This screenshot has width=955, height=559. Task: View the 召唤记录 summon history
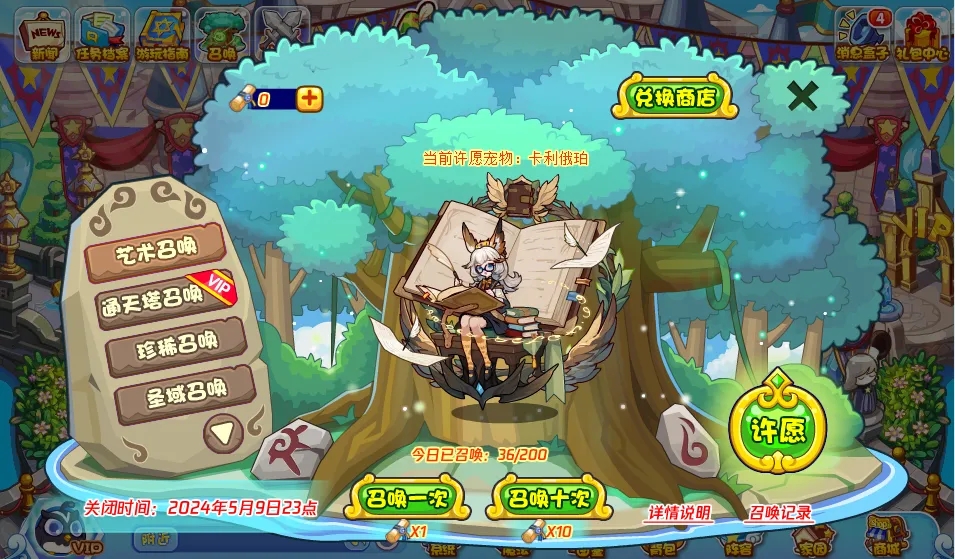tap(779, 513)
